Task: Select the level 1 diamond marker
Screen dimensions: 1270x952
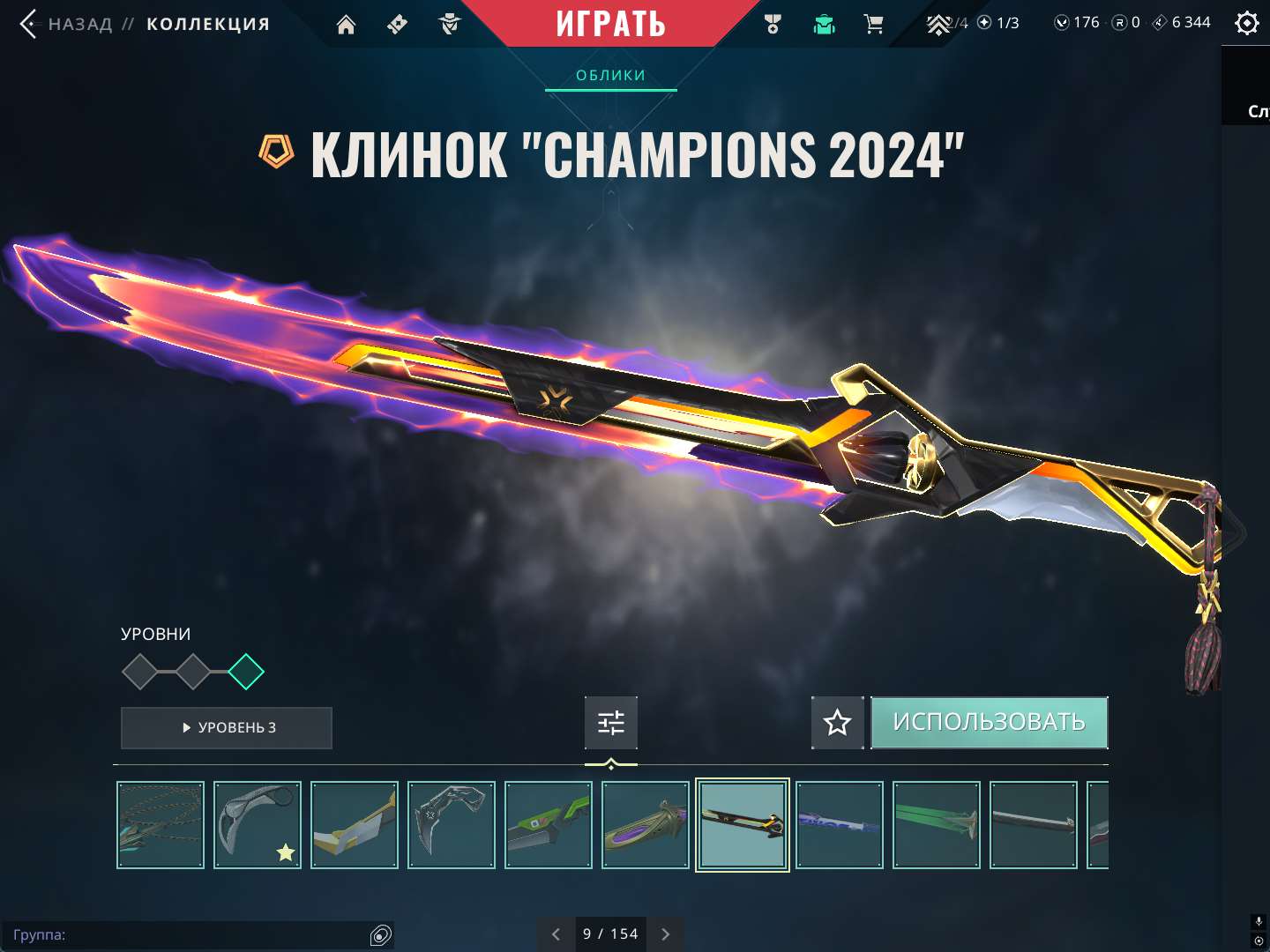Action: [x=141, y=672]
